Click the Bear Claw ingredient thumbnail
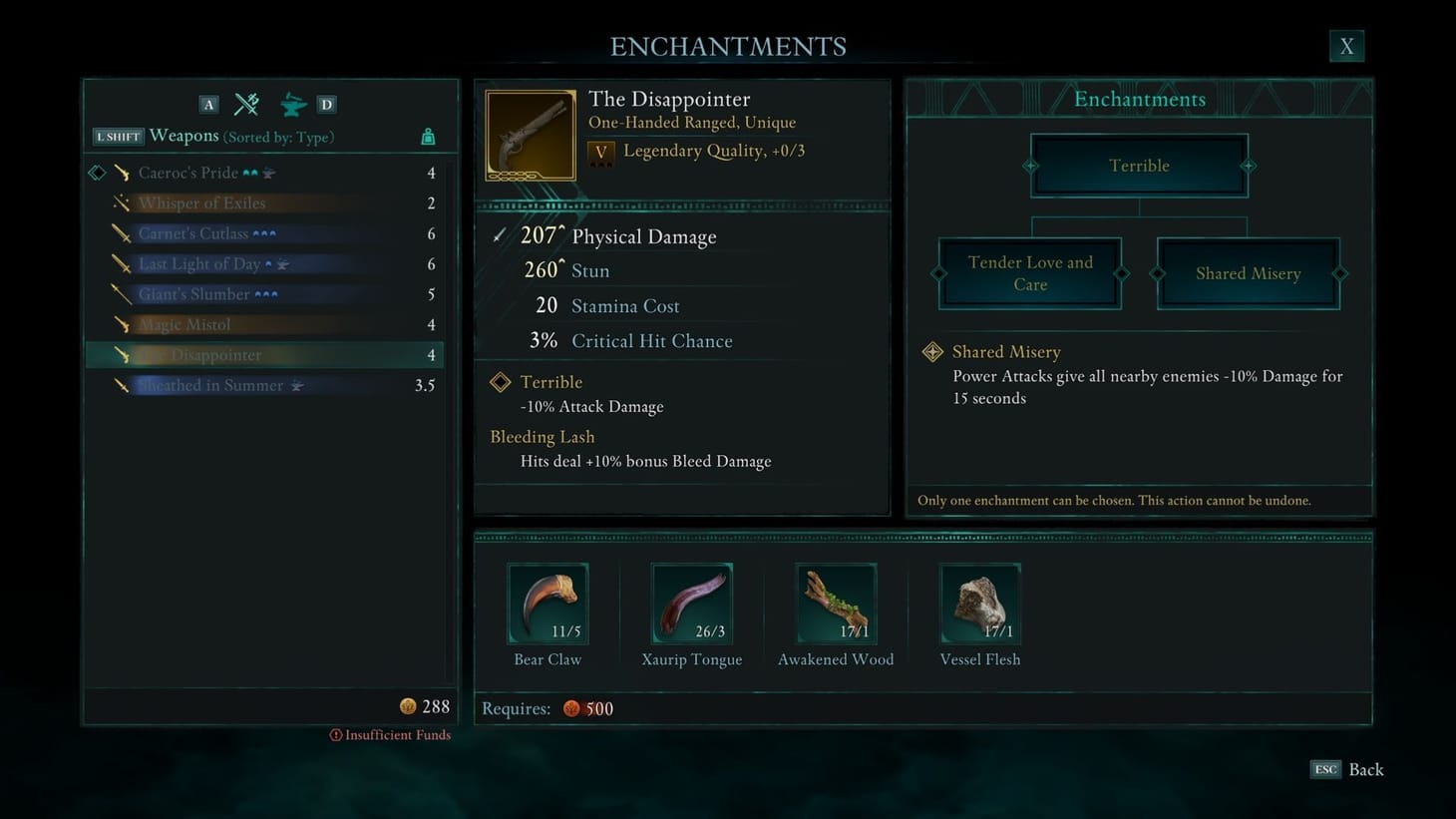Viewport: 1456px width, 819px height. (x=546, y=602)
